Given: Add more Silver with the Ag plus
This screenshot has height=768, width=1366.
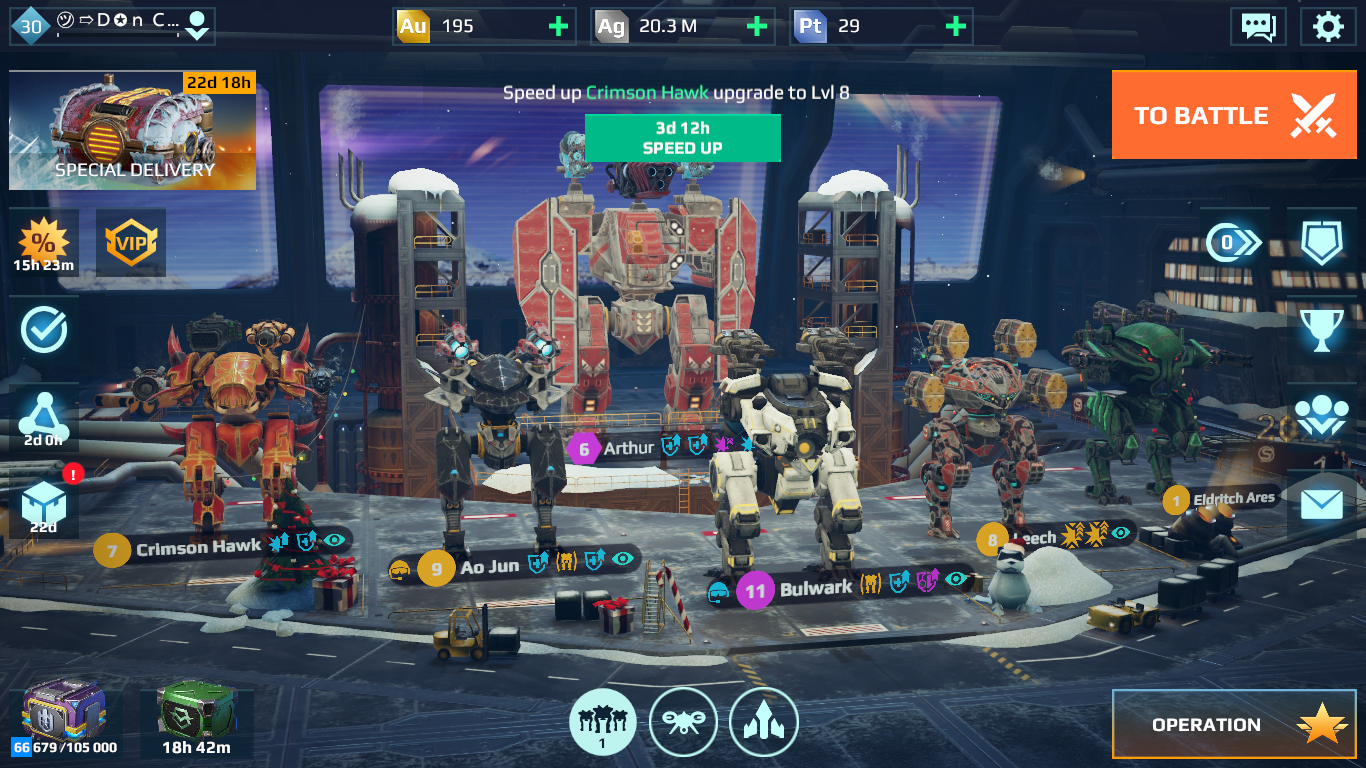Looking at the screenshot, I should [x=757, y=26].
